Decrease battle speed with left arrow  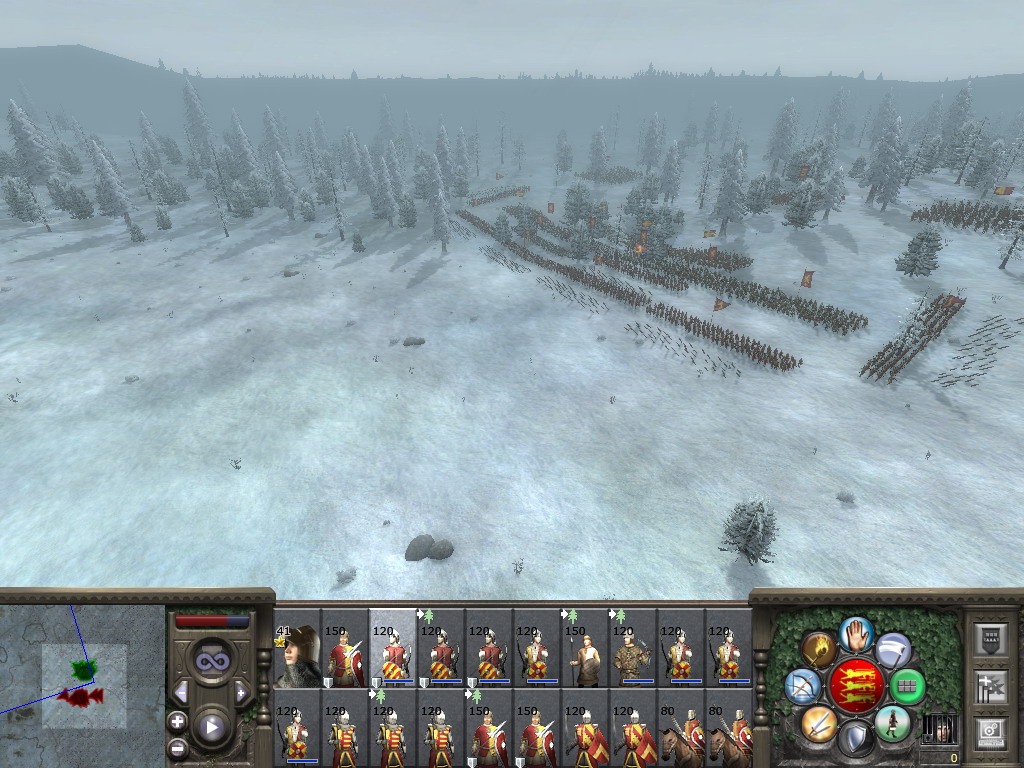point(182,692)
